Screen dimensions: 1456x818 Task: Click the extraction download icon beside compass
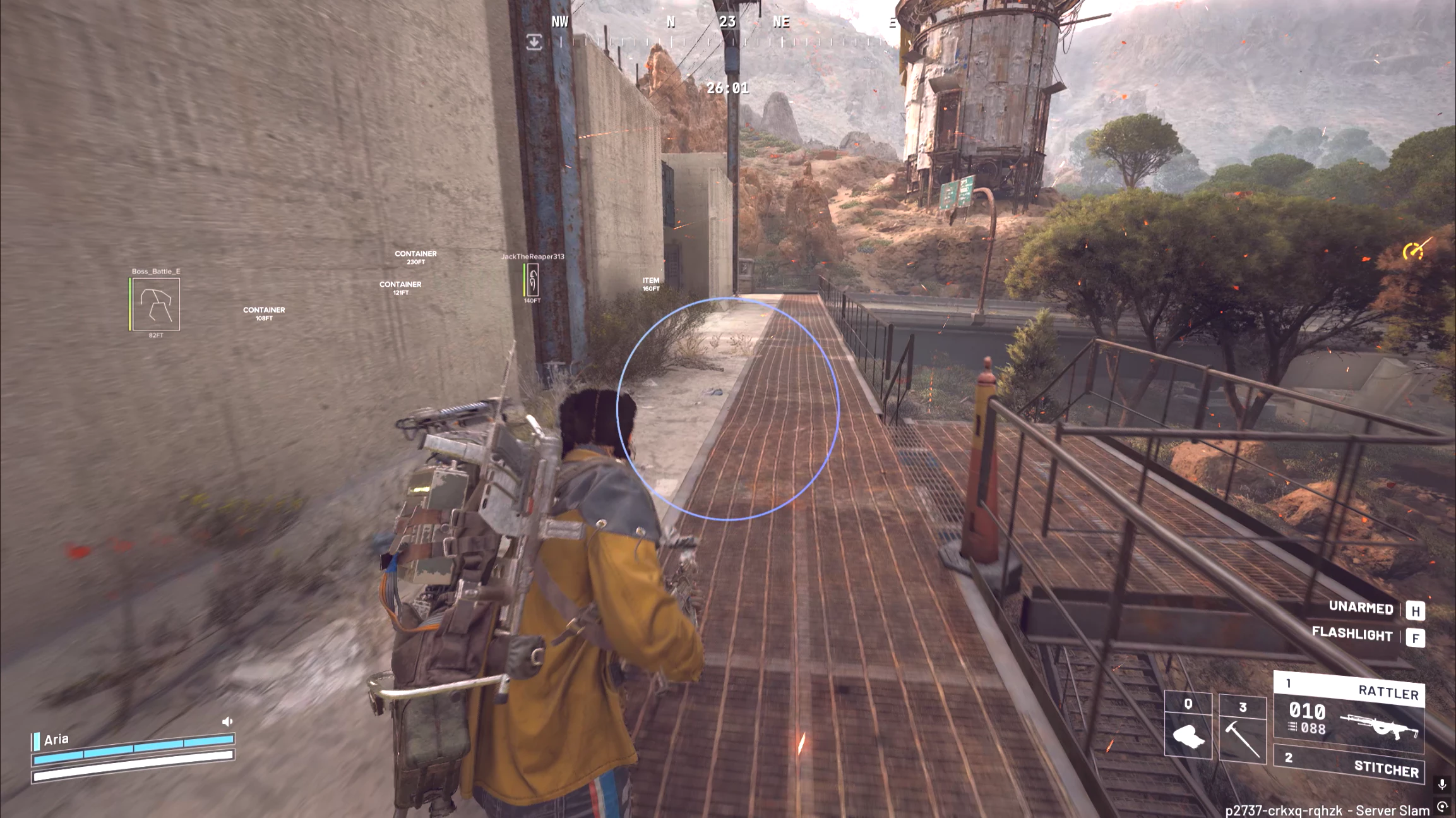coord(534,42)
